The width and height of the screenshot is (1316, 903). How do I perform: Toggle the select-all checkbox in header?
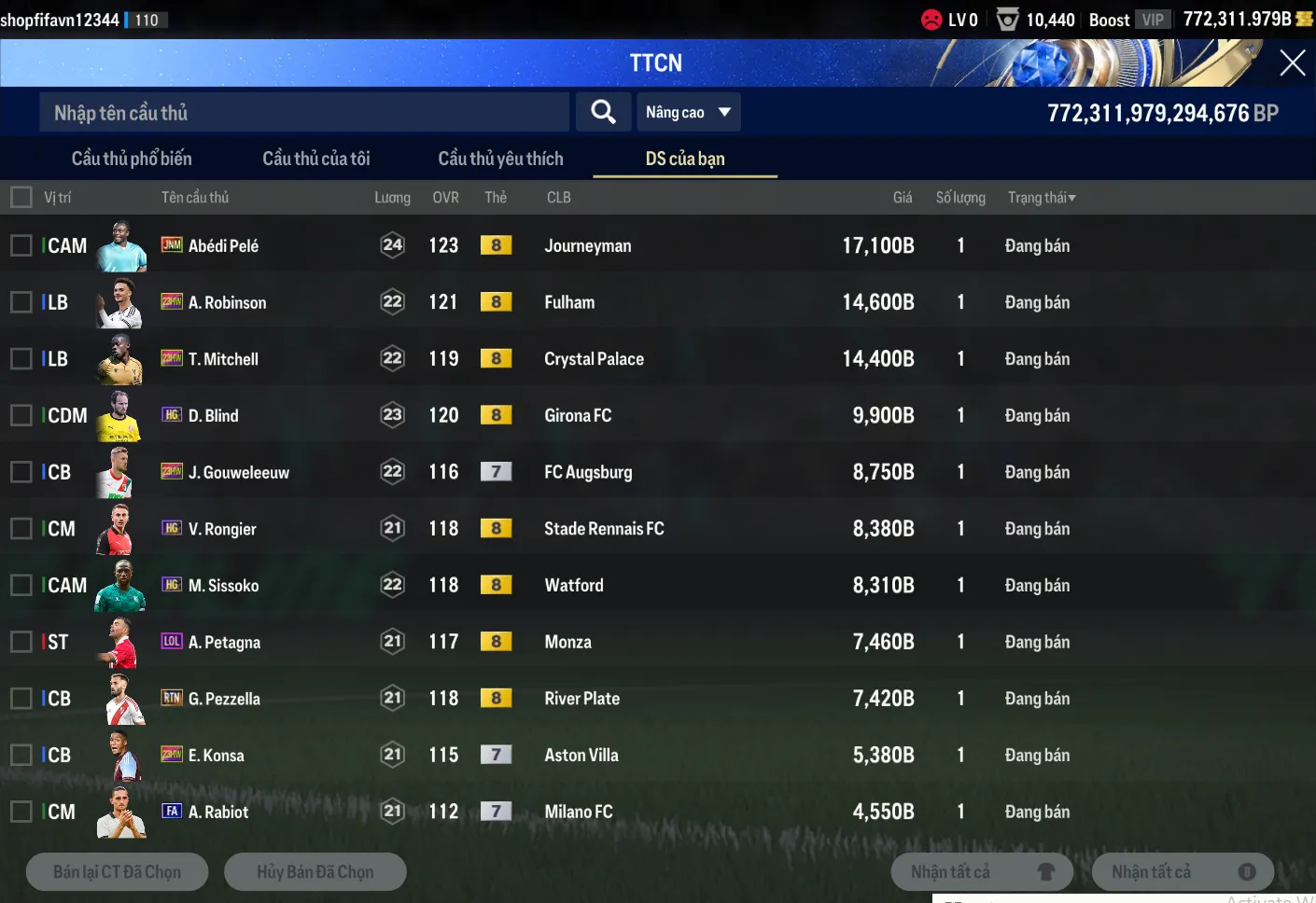click(21, 198)
